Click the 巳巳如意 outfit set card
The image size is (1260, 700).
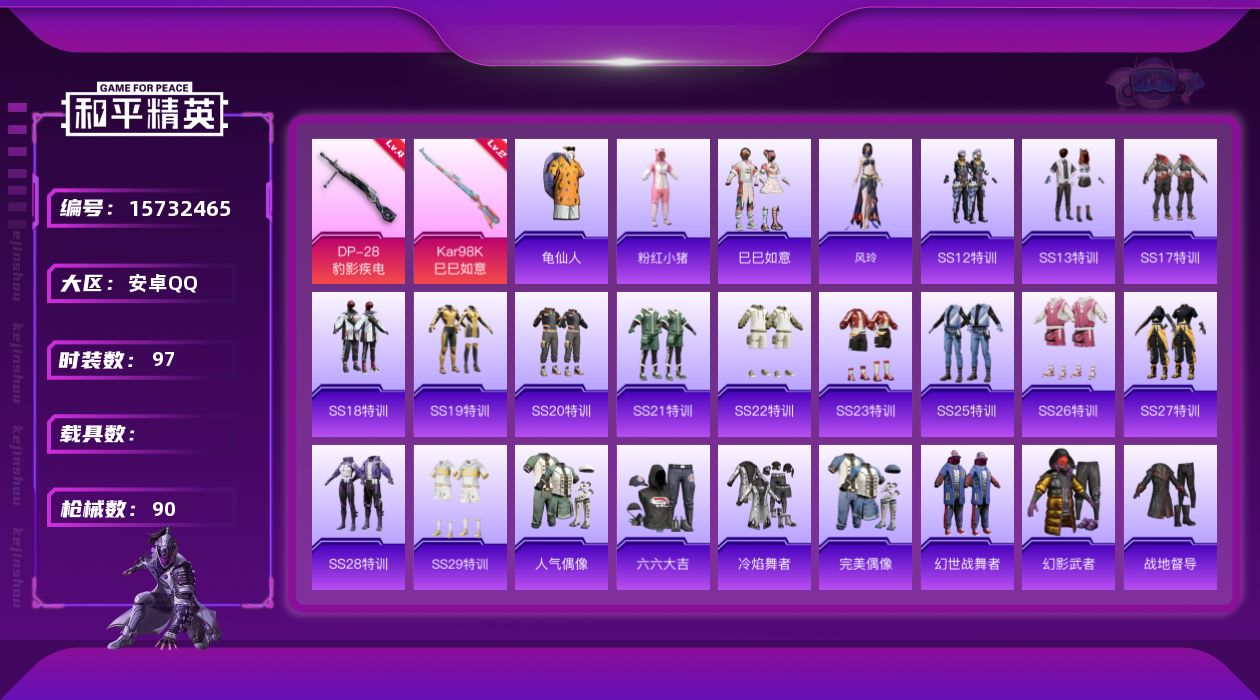tap(764, 210)
